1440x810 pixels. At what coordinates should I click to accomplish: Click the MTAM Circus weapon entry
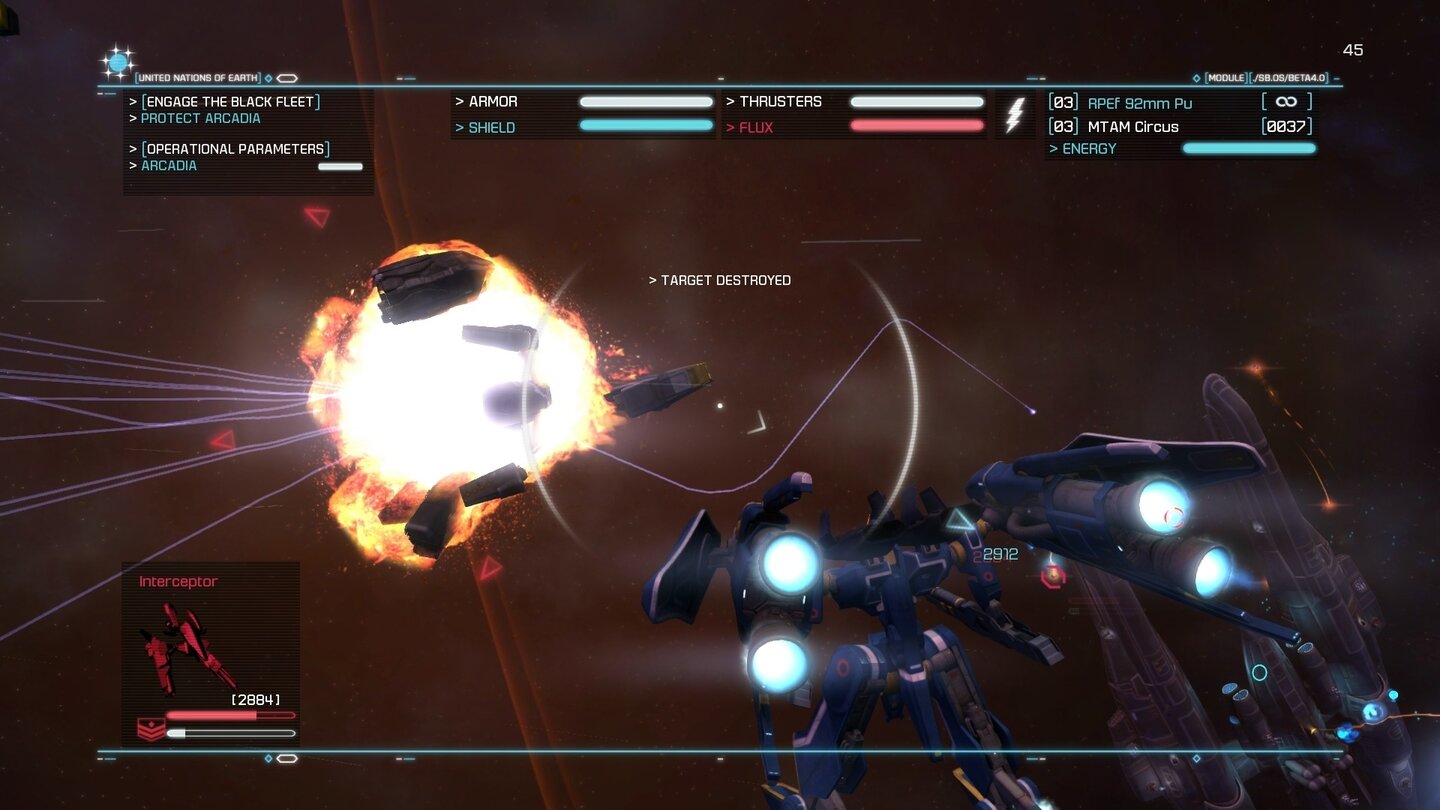point(1132,127)
